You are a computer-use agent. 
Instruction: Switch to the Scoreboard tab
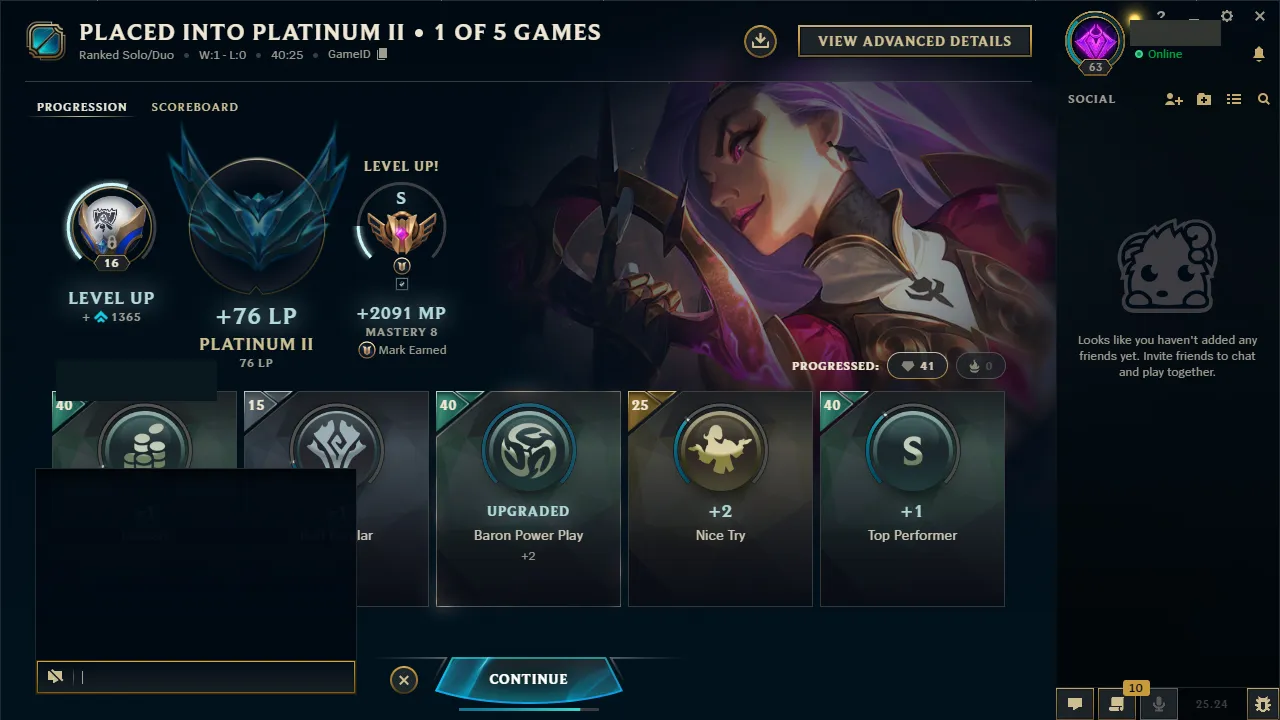click(x=194, y=107)
